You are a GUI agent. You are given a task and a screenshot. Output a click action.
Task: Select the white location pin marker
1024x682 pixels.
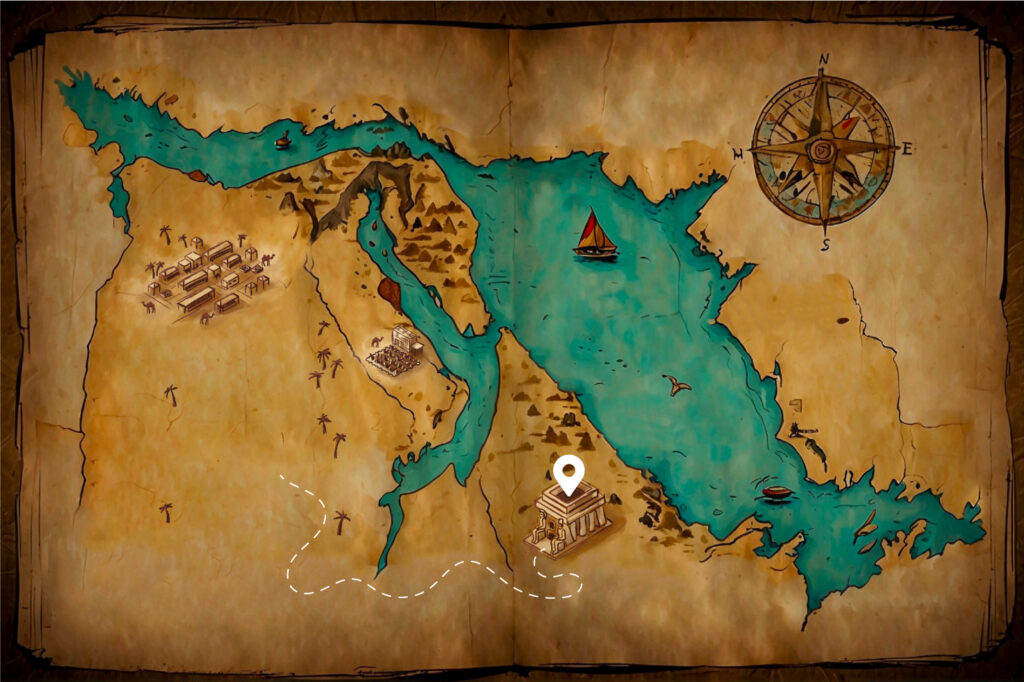[x=569, y=474]
